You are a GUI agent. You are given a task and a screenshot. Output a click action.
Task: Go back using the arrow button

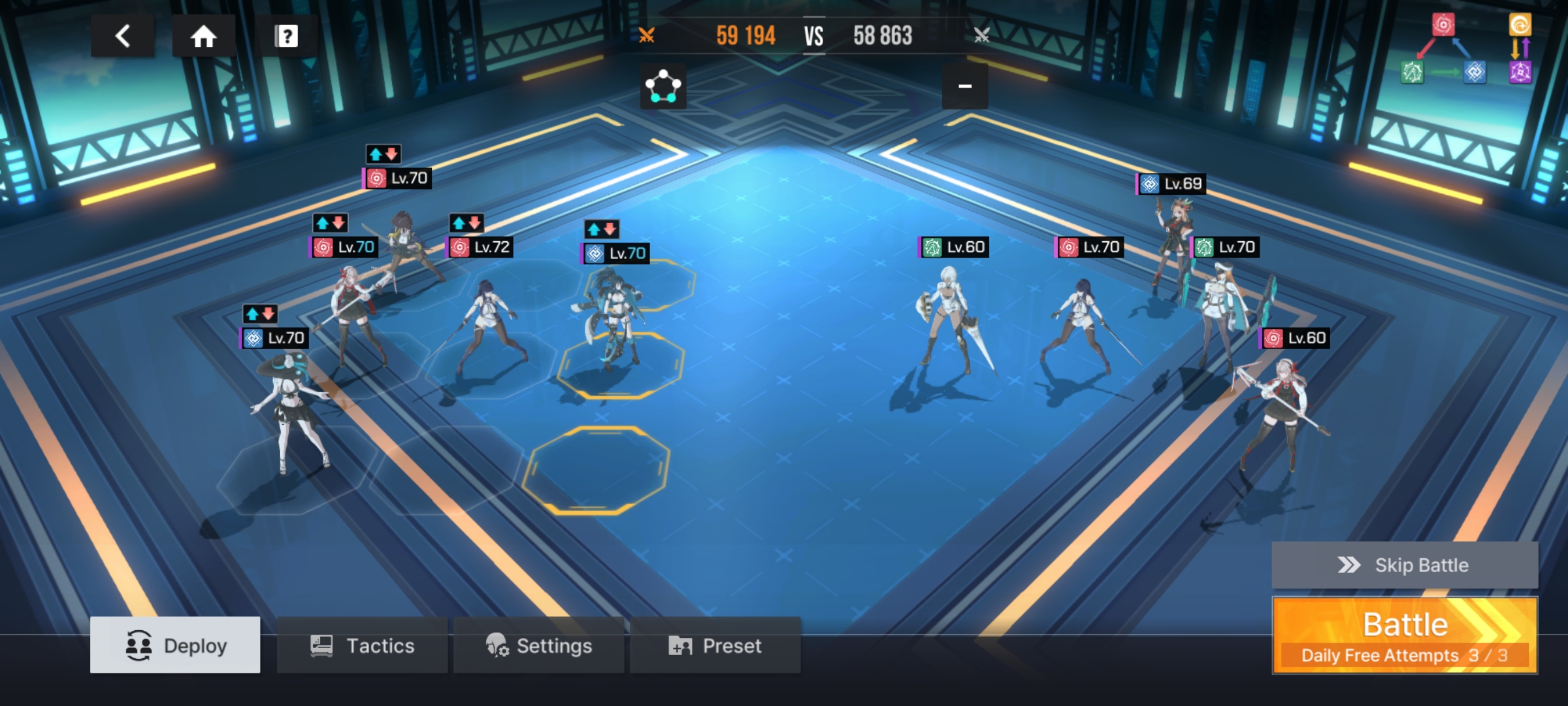[123, 36]
